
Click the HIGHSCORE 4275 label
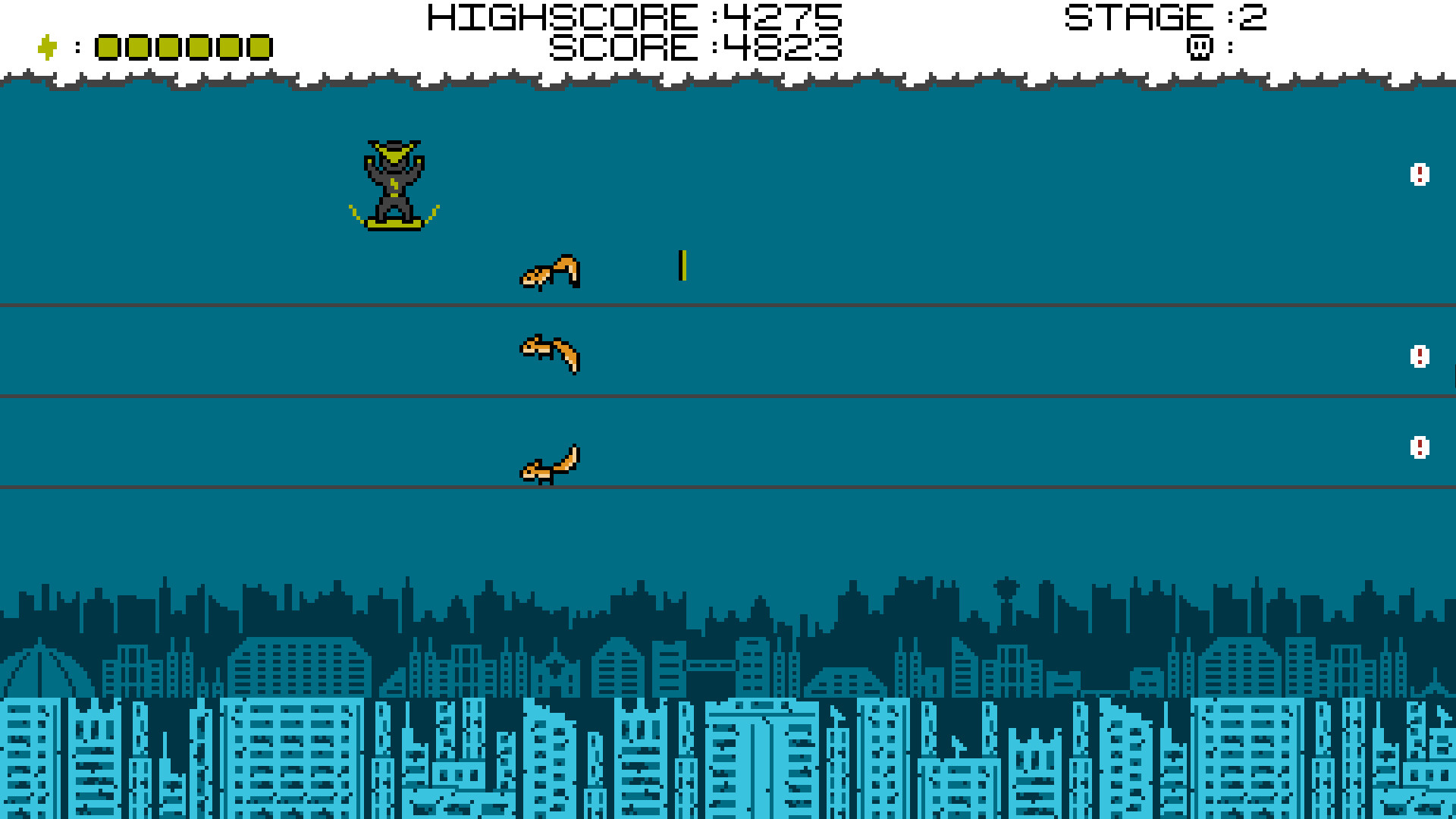[635, 17]
